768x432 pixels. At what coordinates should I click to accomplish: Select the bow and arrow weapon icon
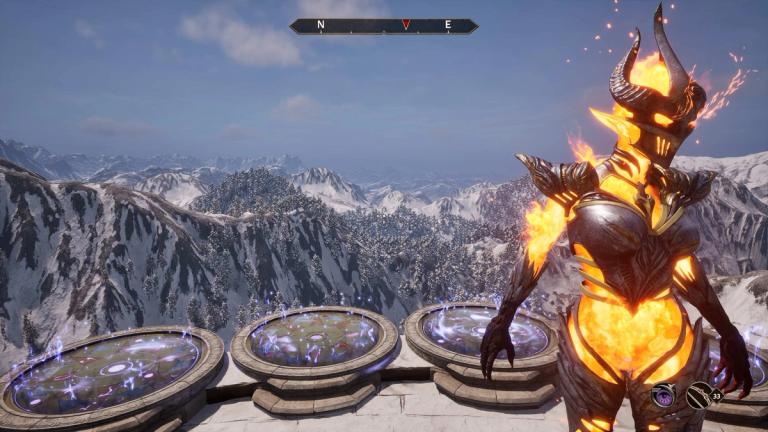(x=699, y=395)
